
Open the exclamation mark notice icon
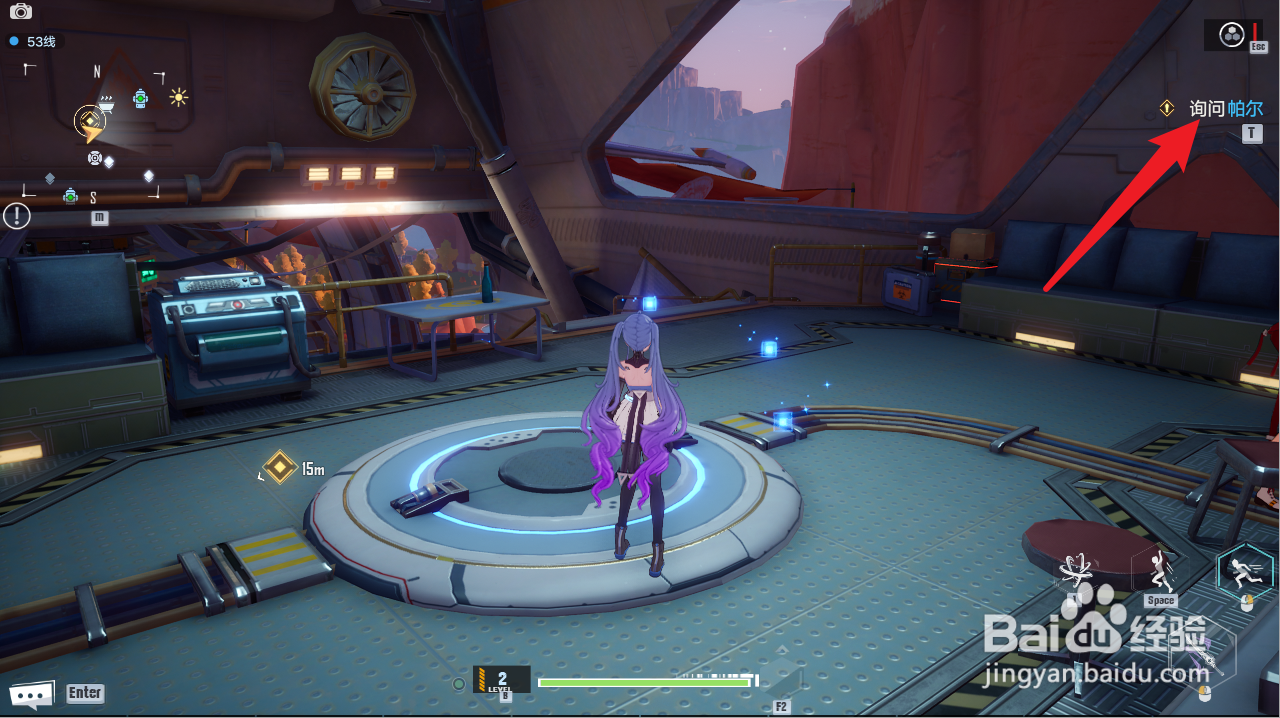coord(16,215)
